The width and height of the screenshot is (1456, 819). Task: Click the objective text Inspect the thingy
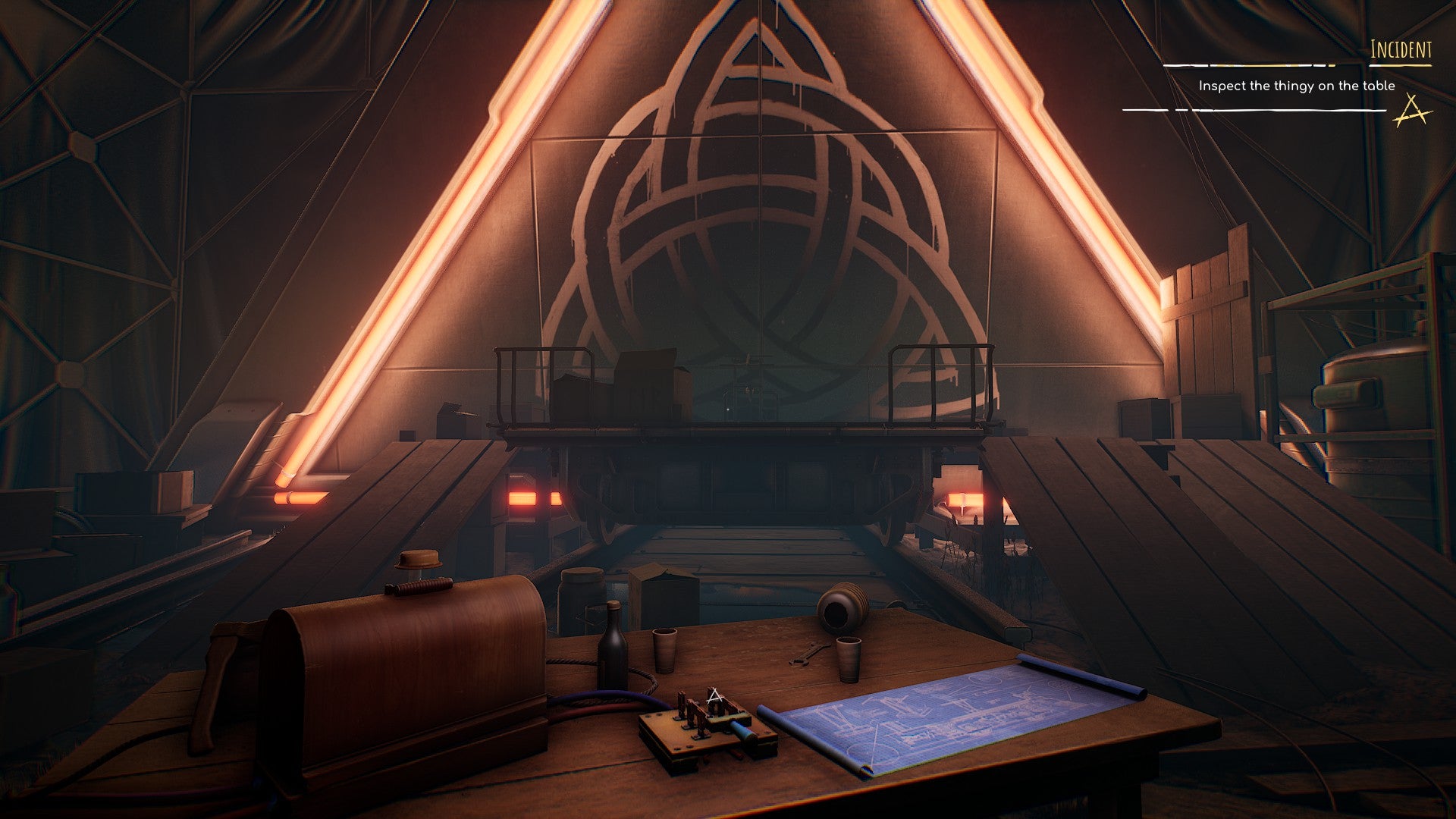tap(1297, 87)
